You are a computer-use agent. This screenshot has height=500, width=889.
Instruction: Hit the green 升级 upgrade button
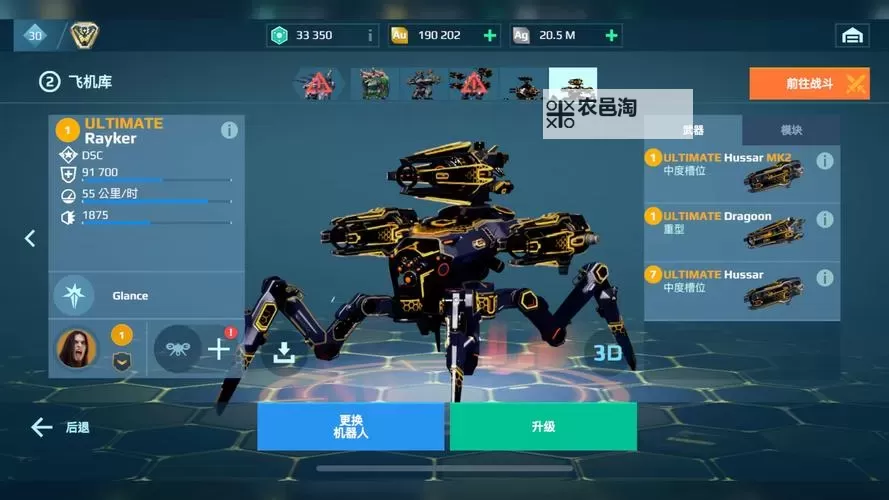[x=543, y=427]
